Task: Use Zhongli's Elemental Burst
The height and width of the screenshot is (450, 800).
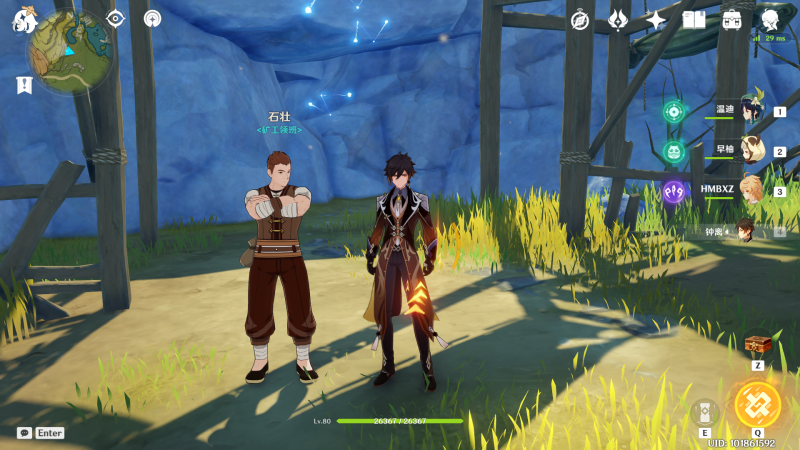Action: 757,404
